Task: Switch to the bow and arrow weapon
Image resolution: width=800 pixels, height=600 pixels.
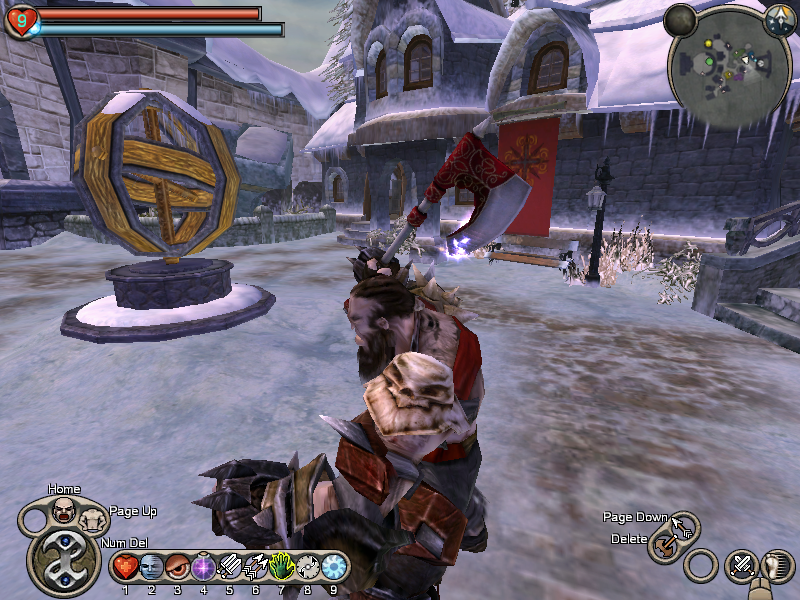Action: (x=684, y=525)
